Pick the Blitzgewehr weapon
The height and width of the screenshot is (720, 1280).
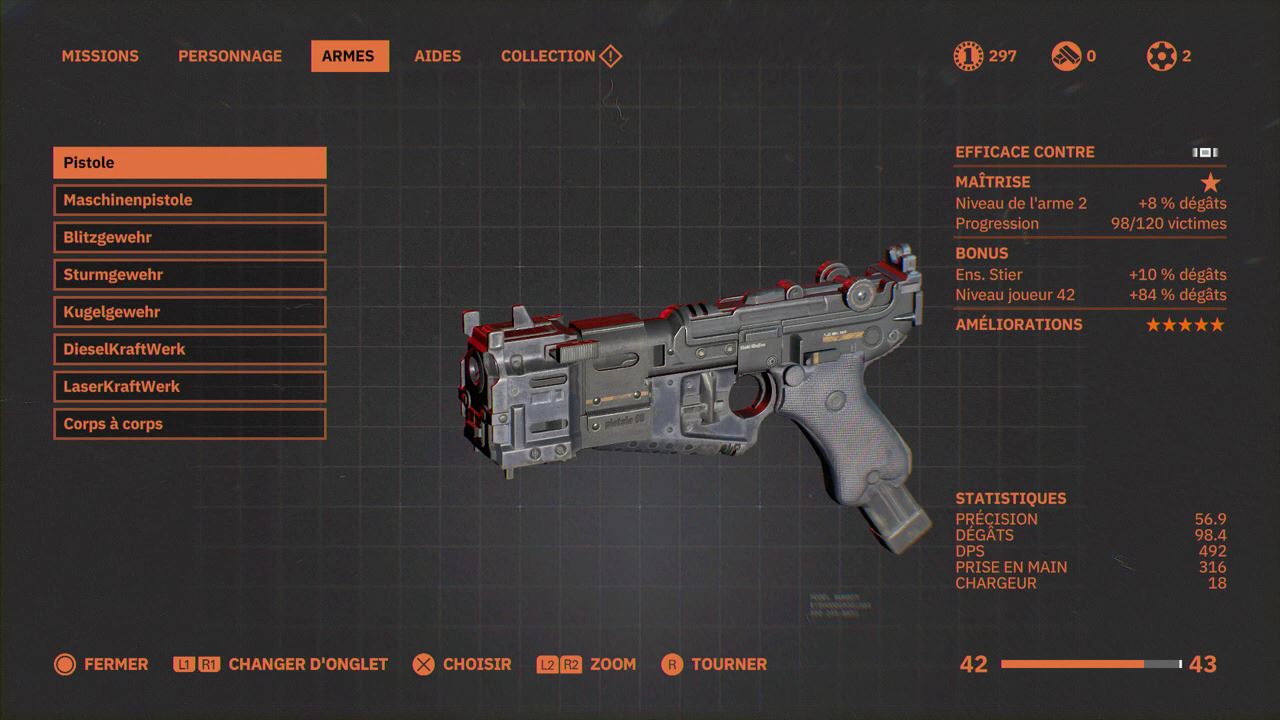click(x=190, y=237)
